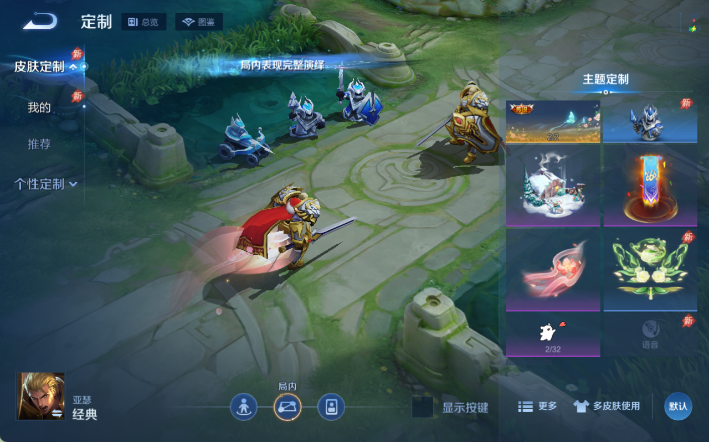The width and height of the screenshot is (709, 442).
Task: Choose the snowy cabin theme tile
Action: tap(552, 186)
